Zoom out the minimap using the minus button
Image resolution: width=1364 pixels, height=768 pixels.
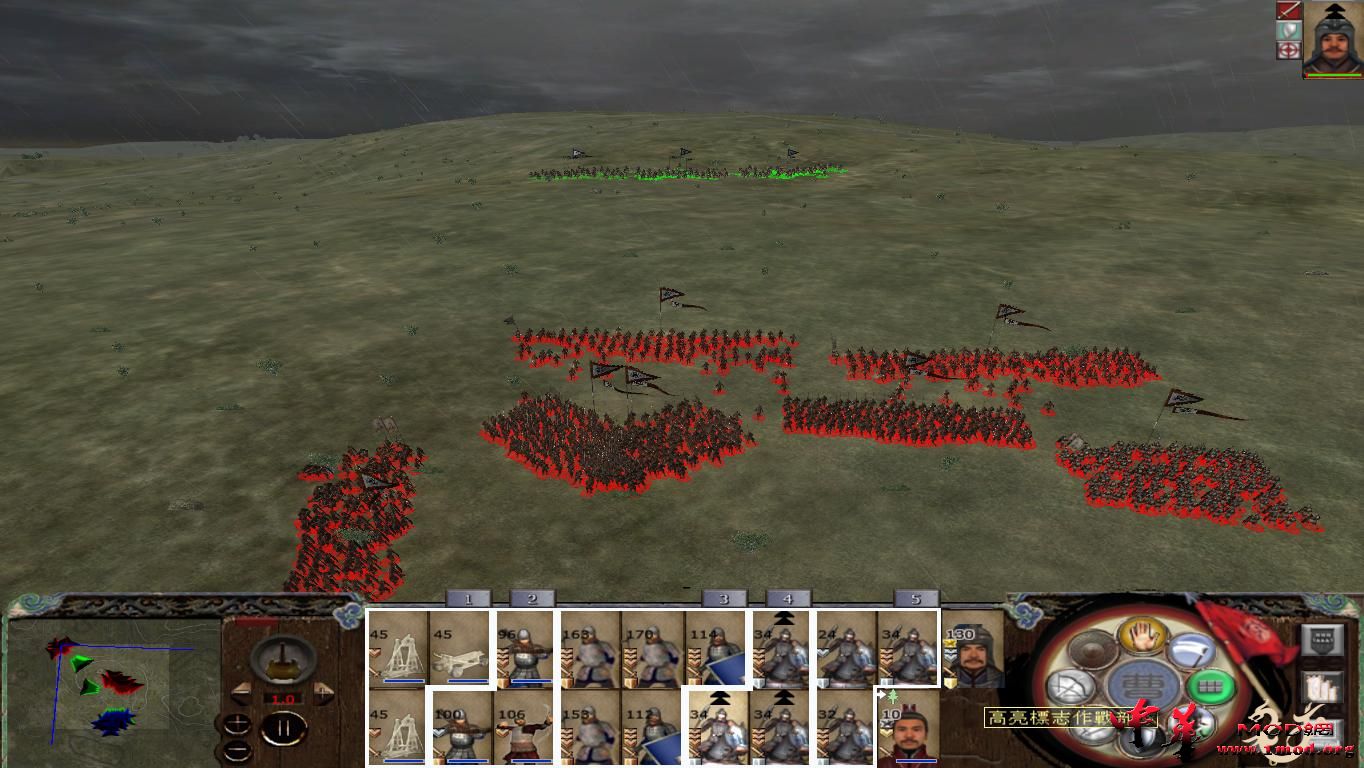pos(237,751)
